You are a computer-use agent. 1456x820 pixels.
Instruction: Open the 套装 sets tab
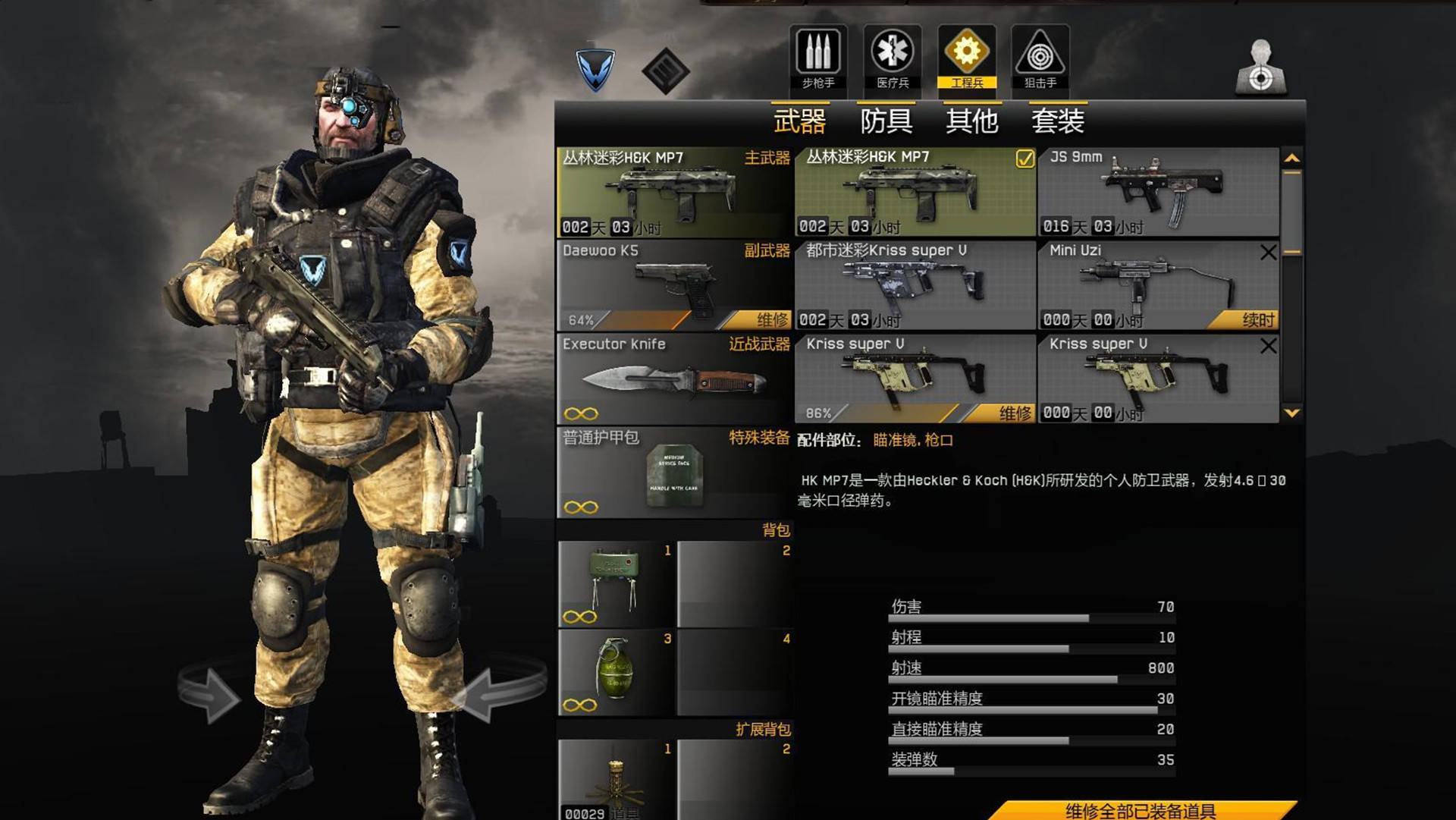coord(1057,121)
